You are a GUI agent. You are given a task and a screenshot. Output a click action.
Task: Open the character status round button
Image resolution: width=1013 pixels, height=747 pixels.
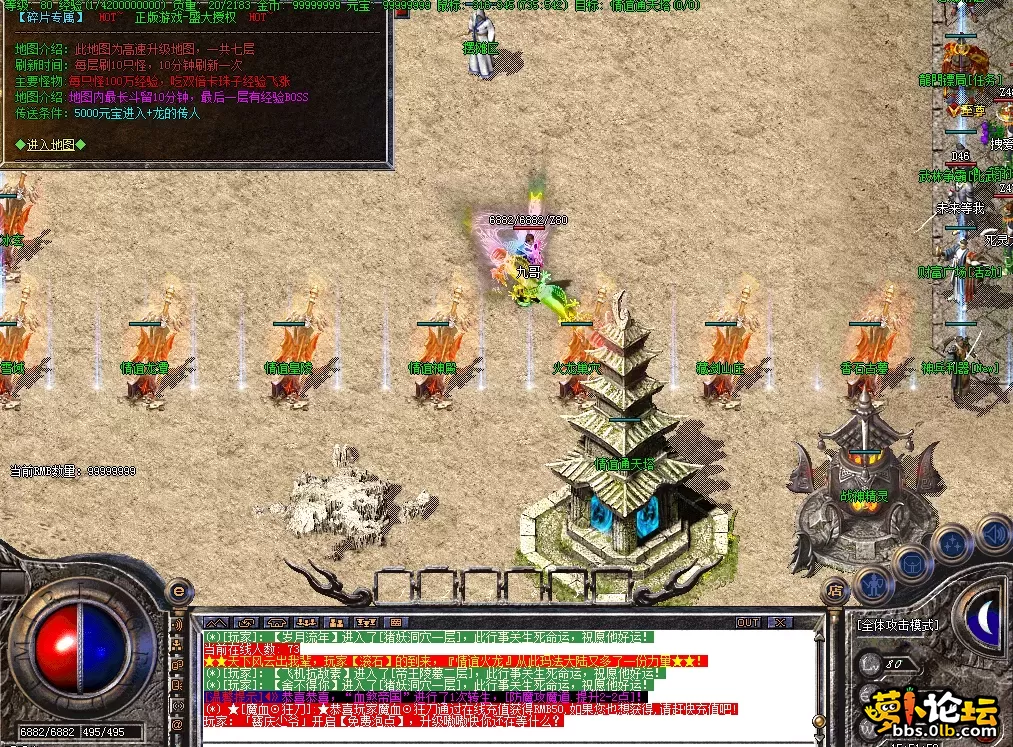[x=873, y=585]
